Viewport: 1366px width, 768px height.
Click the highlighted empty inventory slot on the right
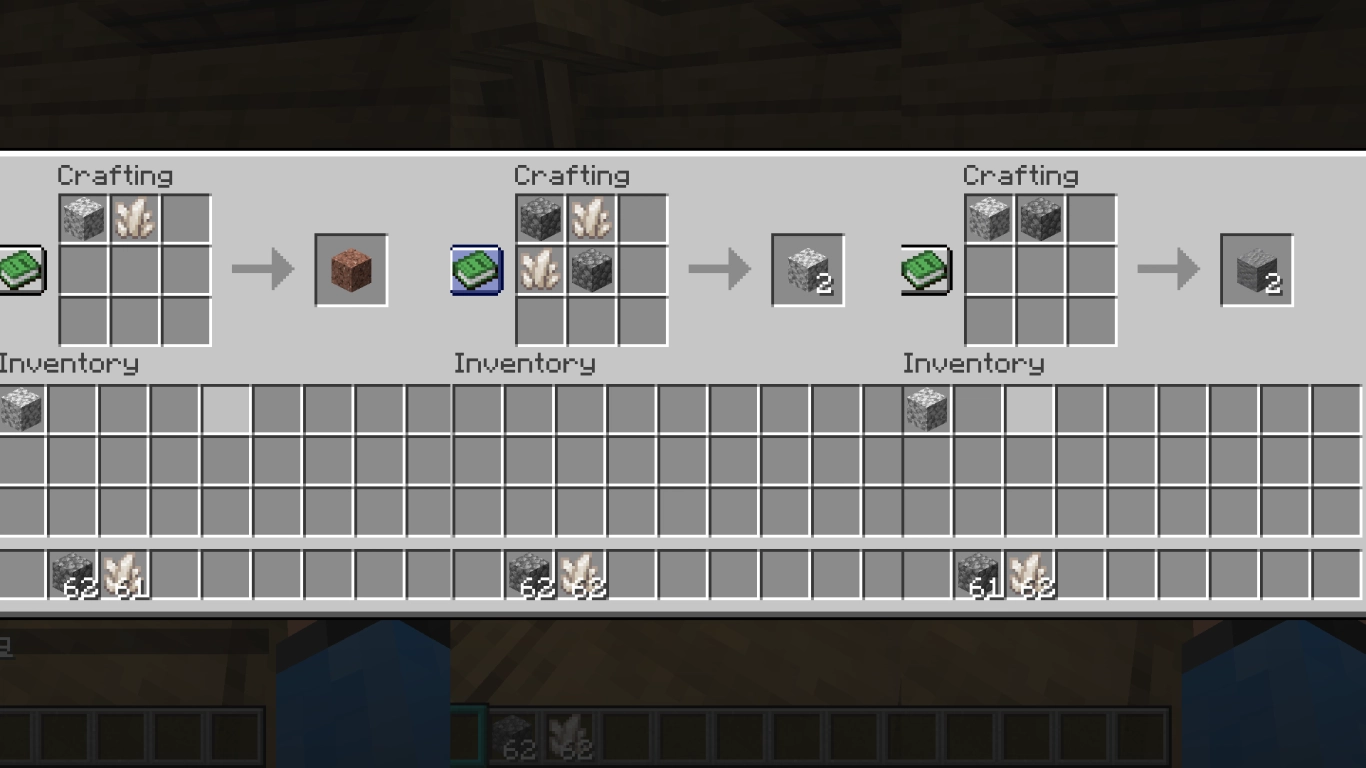pos(1030,409)
